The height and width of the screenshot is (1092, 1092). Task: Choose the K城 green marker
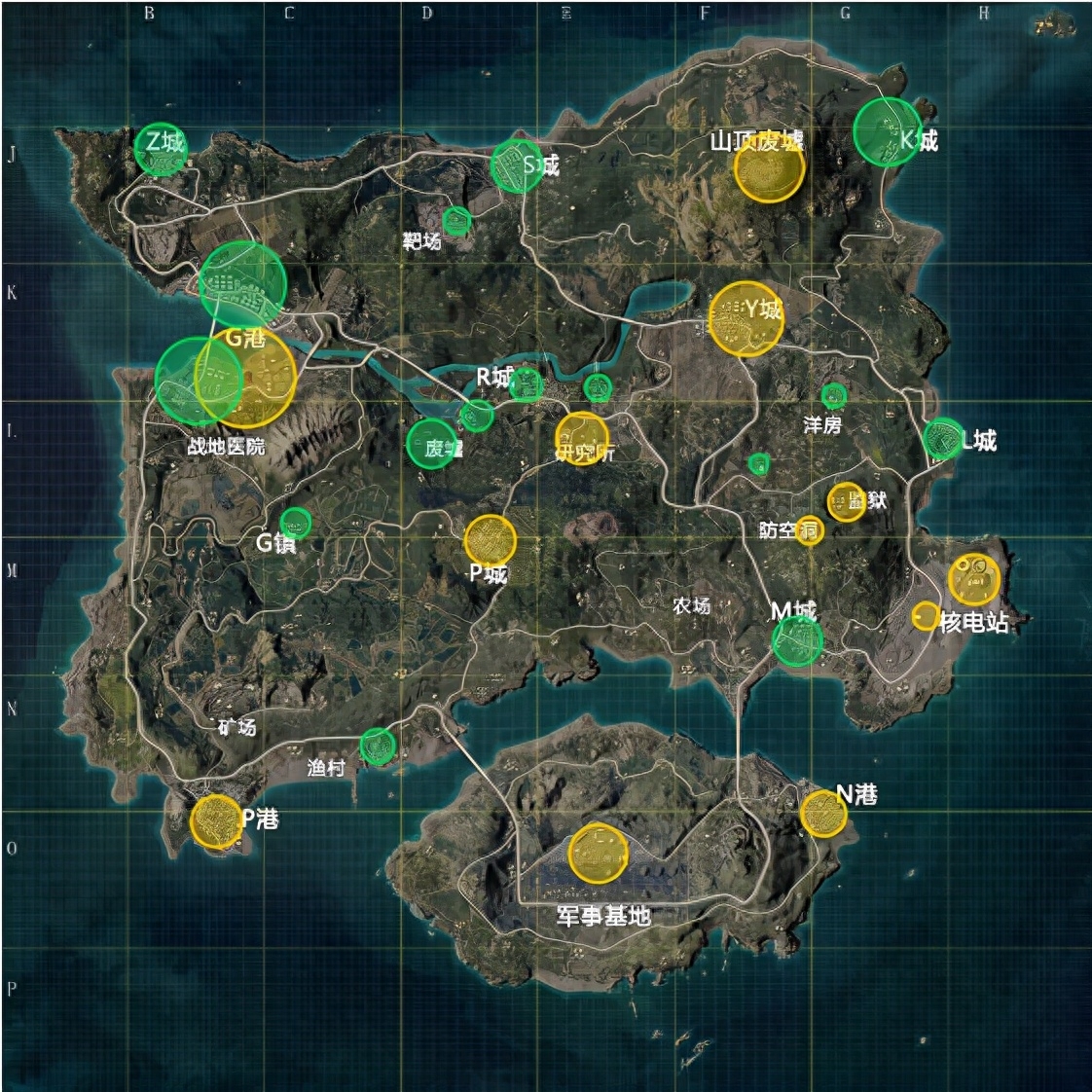tap(887, 131)
